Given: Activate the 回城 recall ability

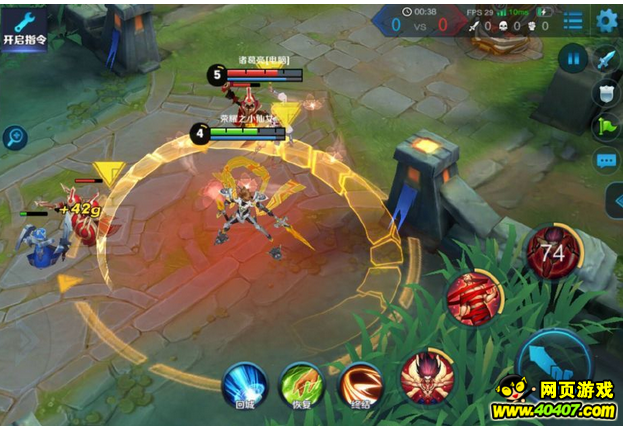Looking at the screenshot, I should [x=246, y=384].
